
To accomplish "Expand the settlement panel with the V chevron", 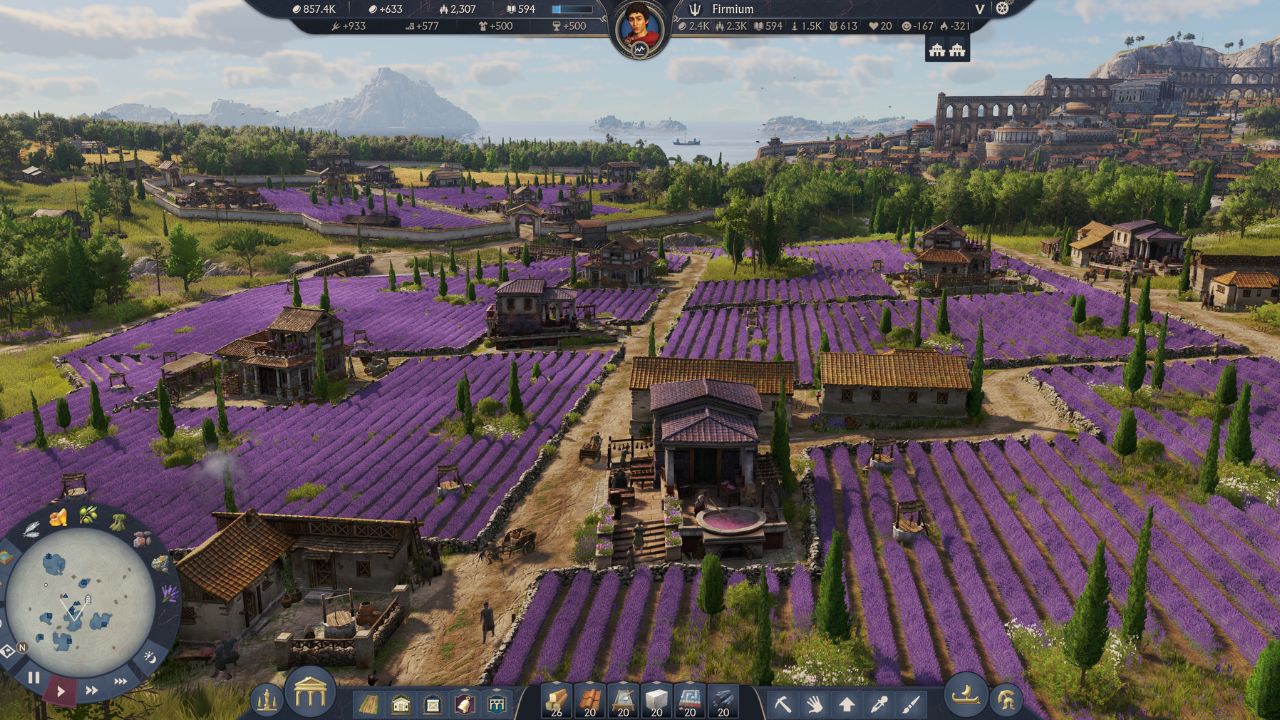I will tap(980, 8).
